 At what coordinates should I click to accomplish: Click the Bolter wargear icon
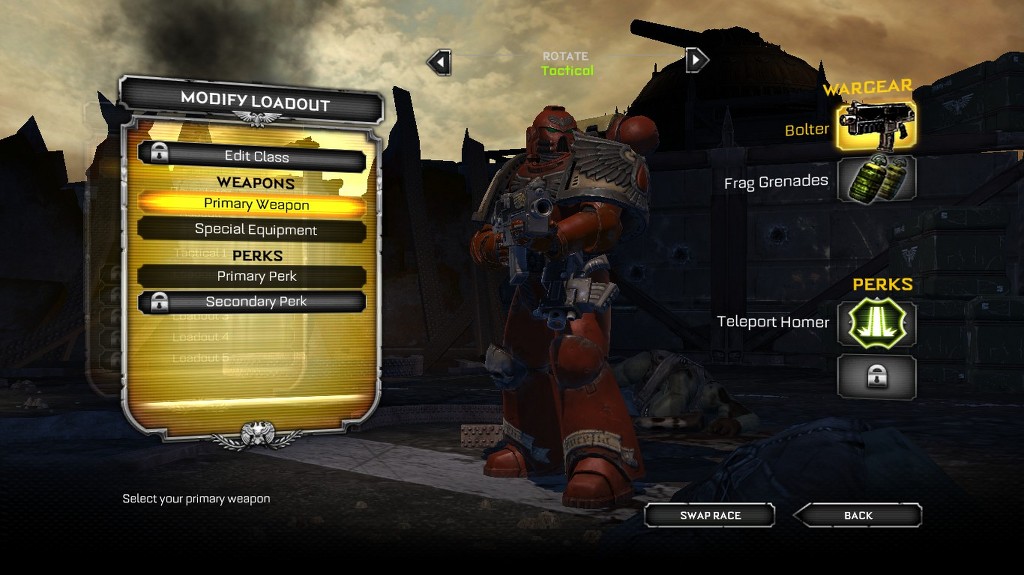[x=876, y=126]
